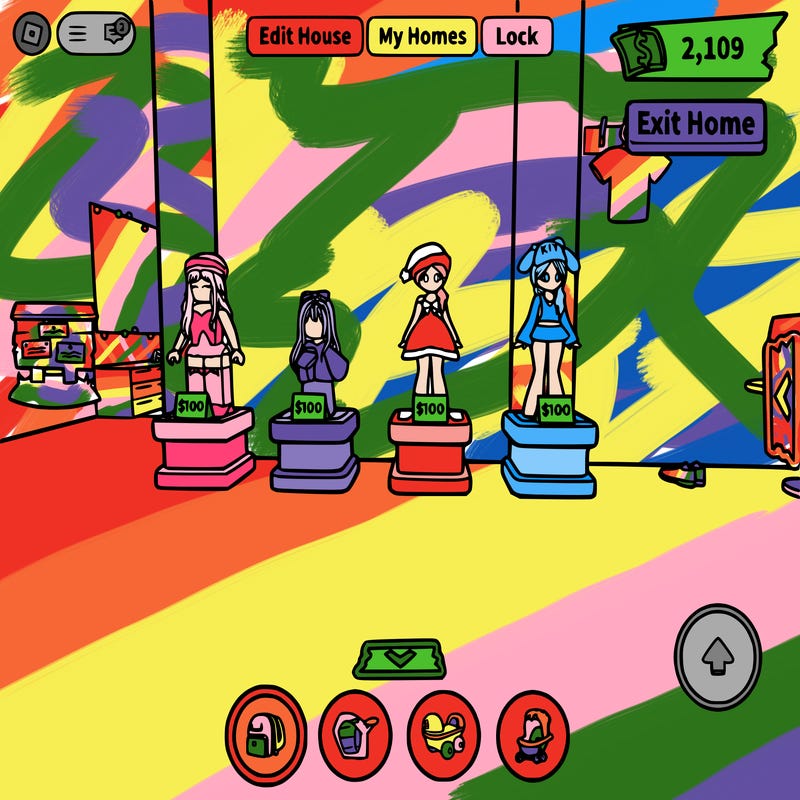The height and width of the screenshot is (800, 800).
Task: Select the green backpack slot
Action: pos(265,735)
